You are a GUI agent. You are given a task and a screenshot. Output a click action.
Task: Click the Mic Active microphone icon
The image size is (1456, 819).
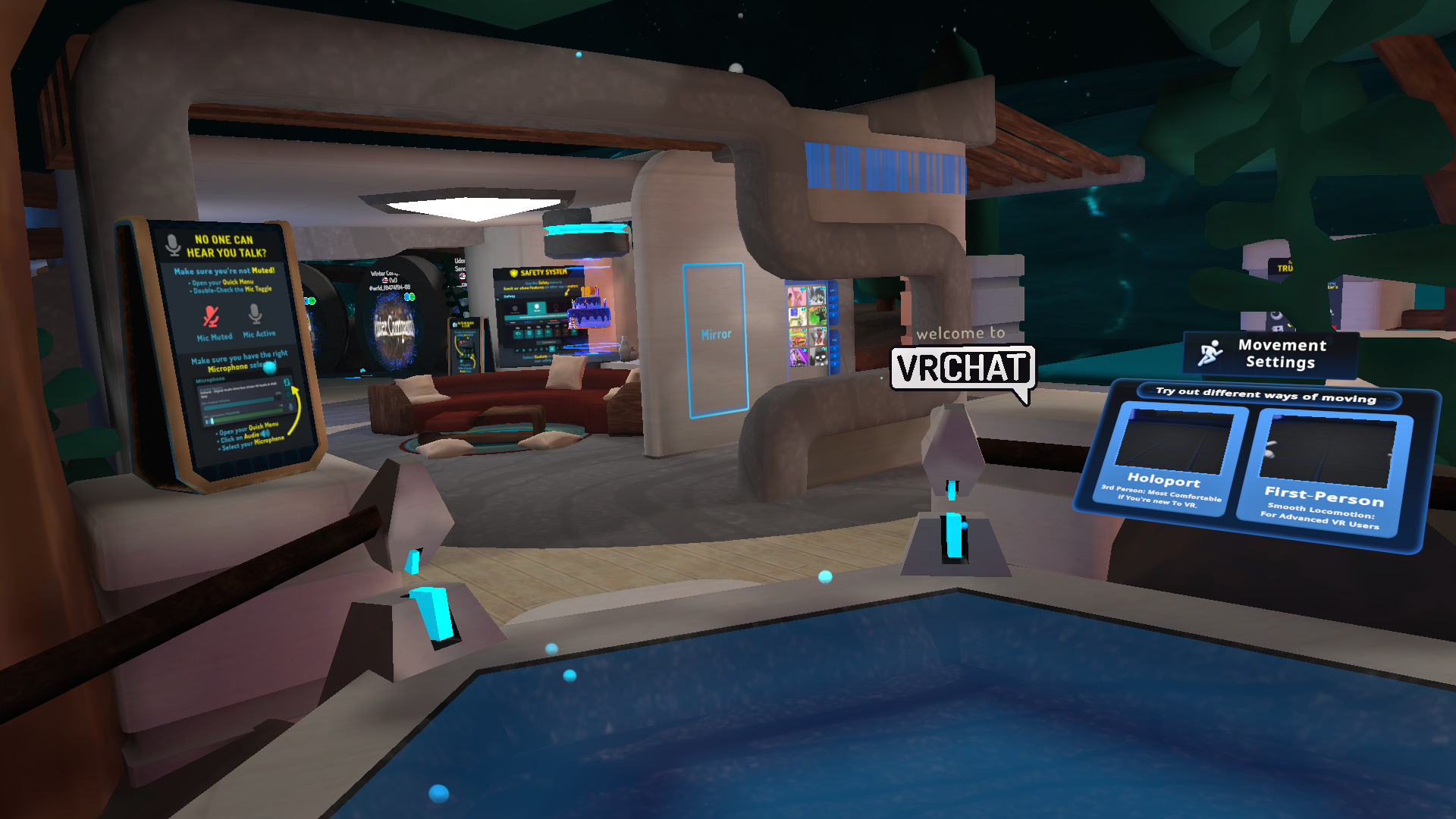(255, 315)
